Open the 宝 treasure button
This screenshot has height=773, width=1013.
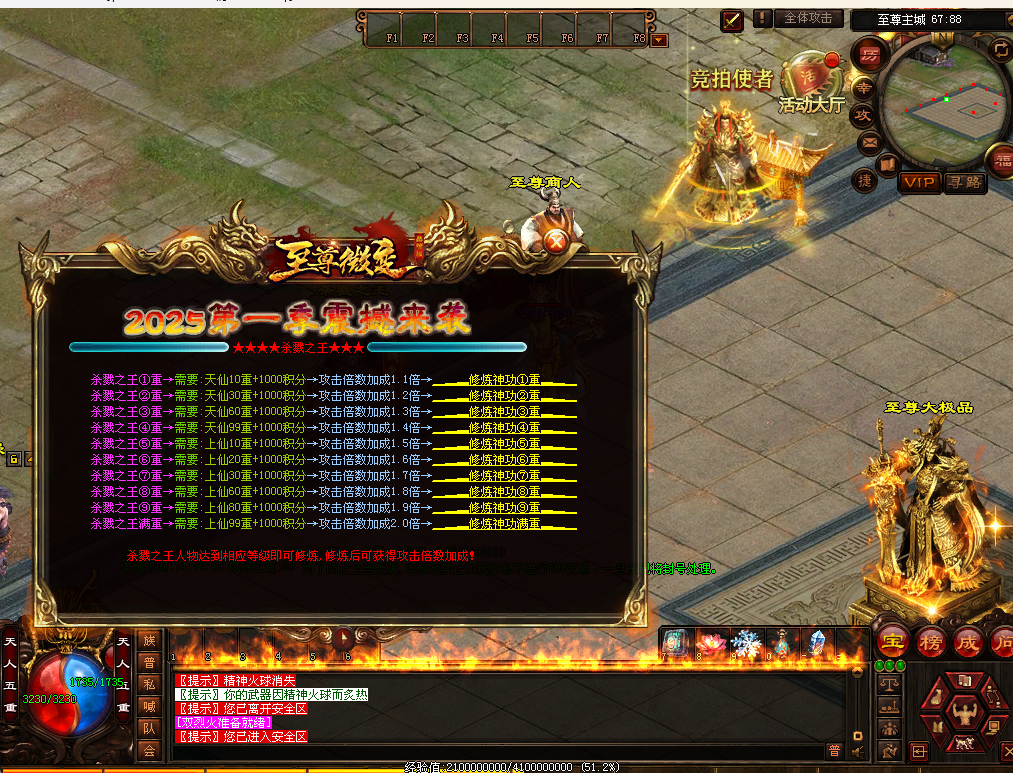click(893, 643)
